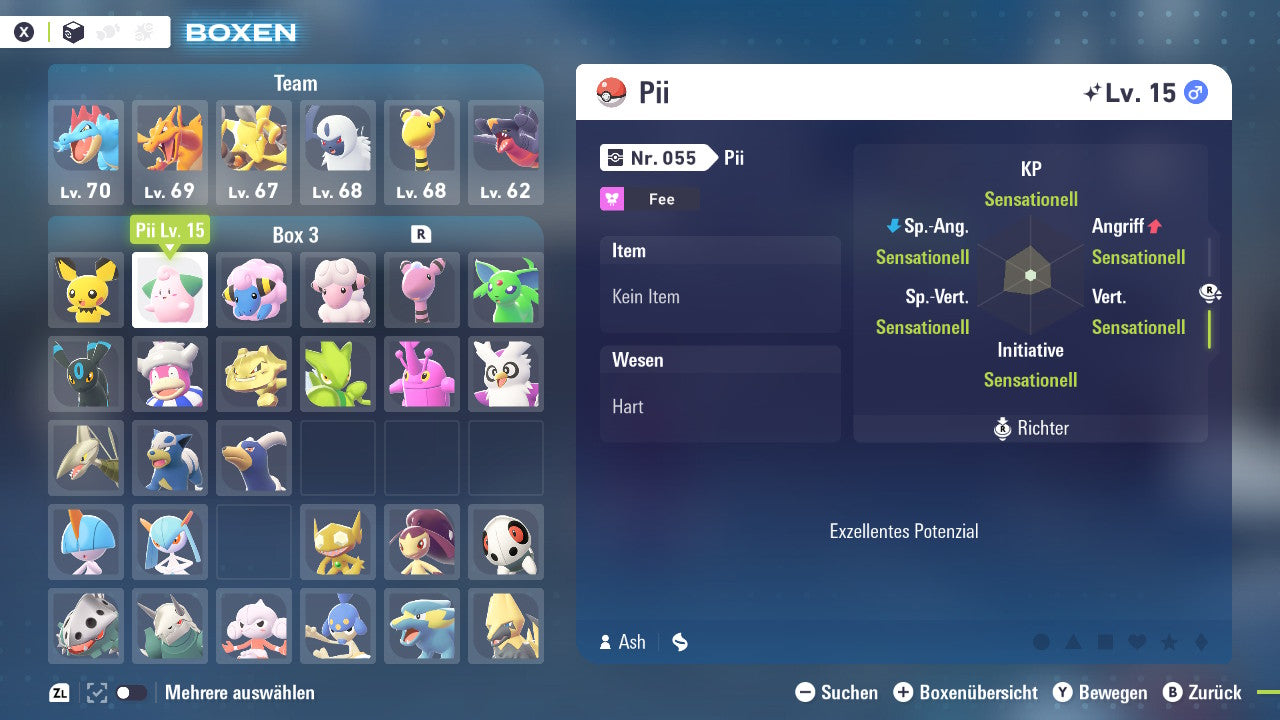Select the shiny Umbreon thumbnail in Box 3
This screenshot has width=1280, height=720.
tap(85, 374)
